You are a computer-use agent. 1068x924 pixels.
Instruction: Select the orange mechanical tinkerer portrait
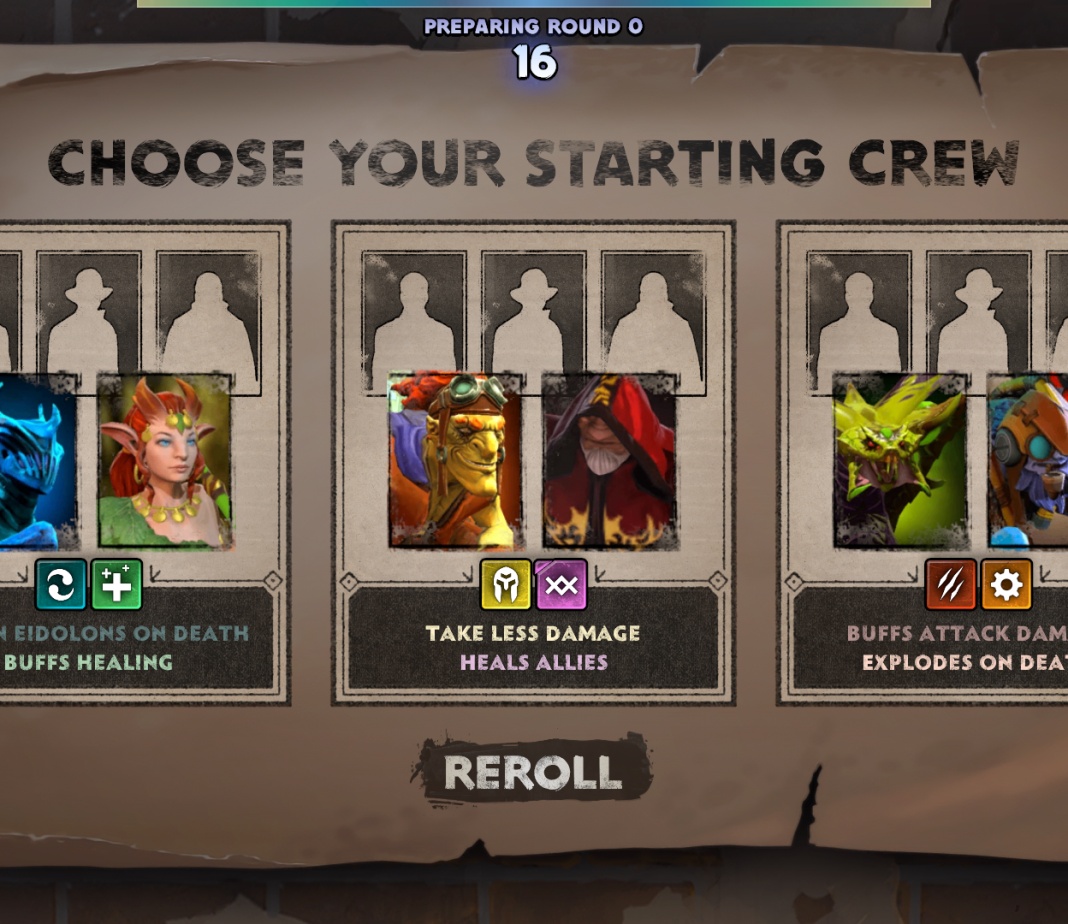click(1030, 462)
